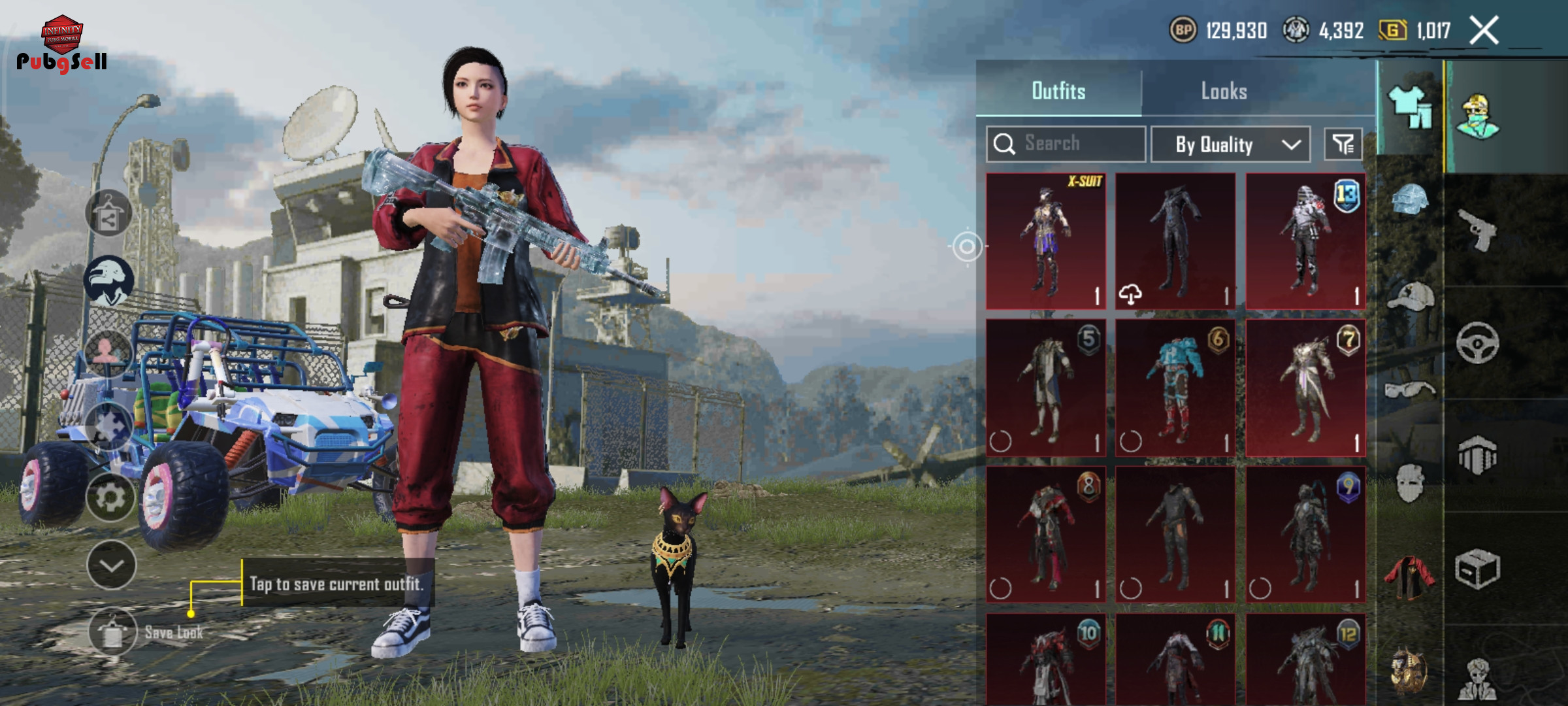
Task: Tap the Save Look button
Action: tap(112, 631)
